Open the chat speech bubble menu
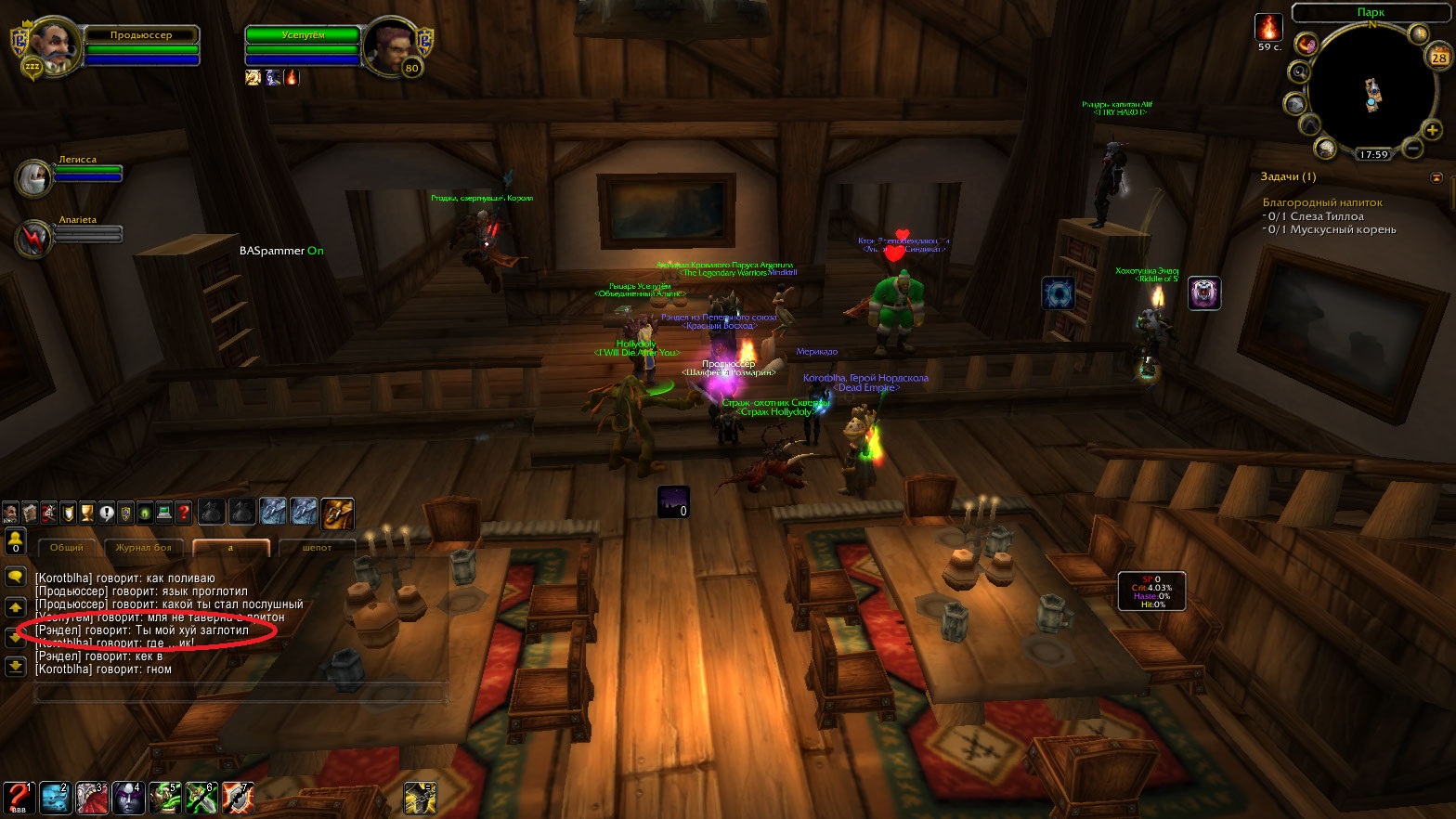The height and width of the screenshot is (819, 1456). pyautogui.click(x=15, y=577)
